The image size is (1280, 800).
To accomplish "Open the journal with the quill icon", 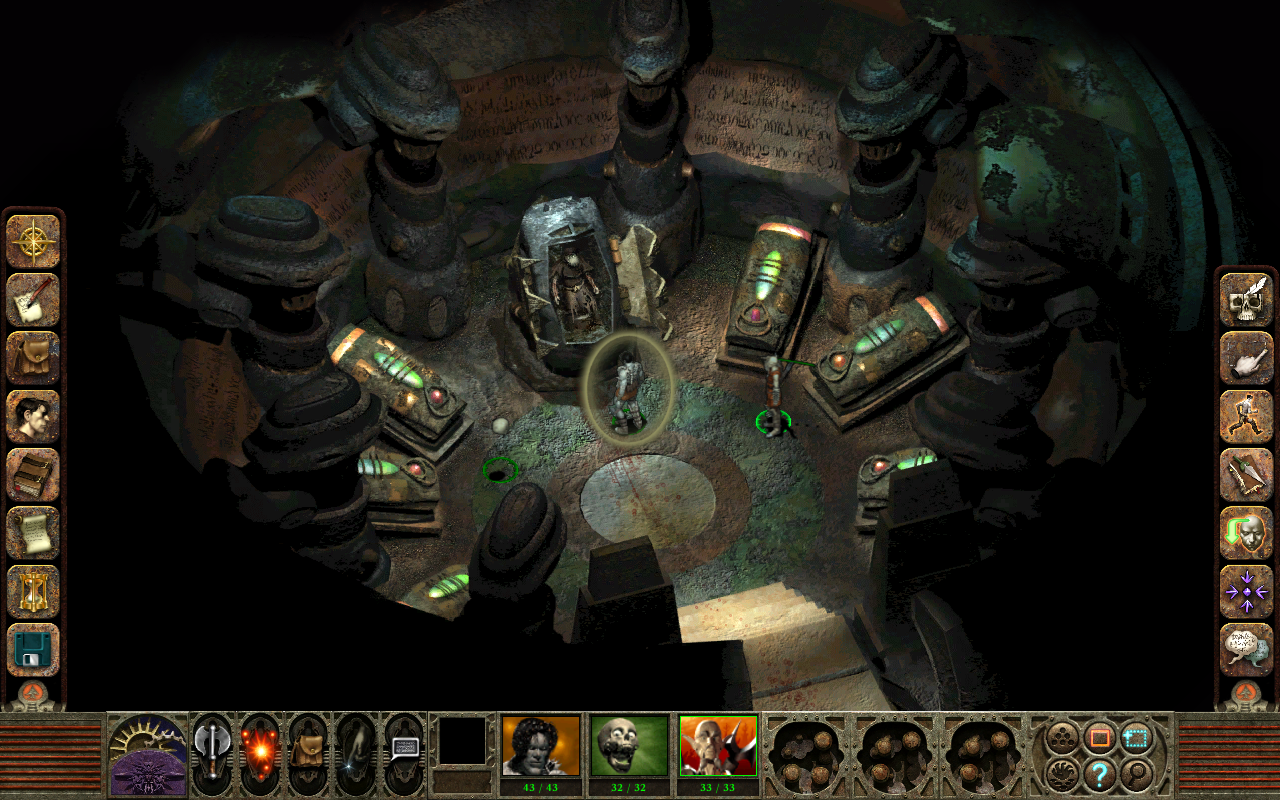I will point(33,298).
